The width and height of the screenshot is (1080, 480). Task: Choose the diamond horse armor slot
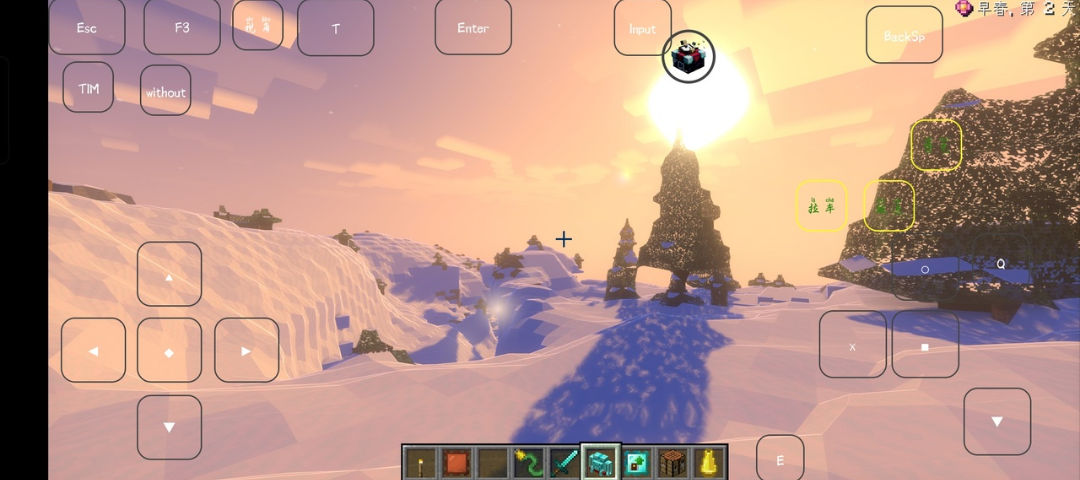[x=600, y=462]
